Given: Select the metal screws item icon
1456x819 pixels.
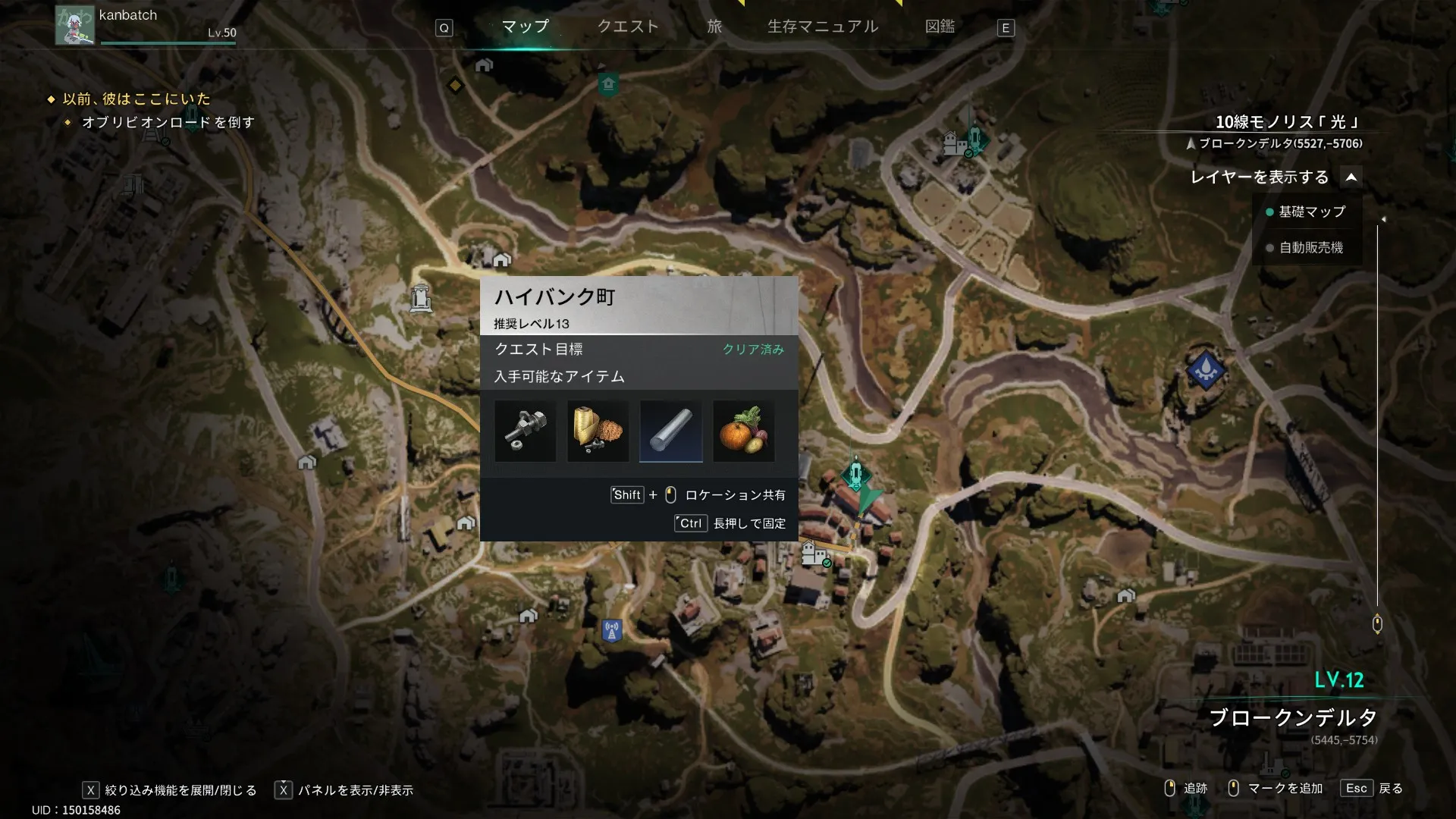Looking at the screenshot, I should [x=525, y=431].
